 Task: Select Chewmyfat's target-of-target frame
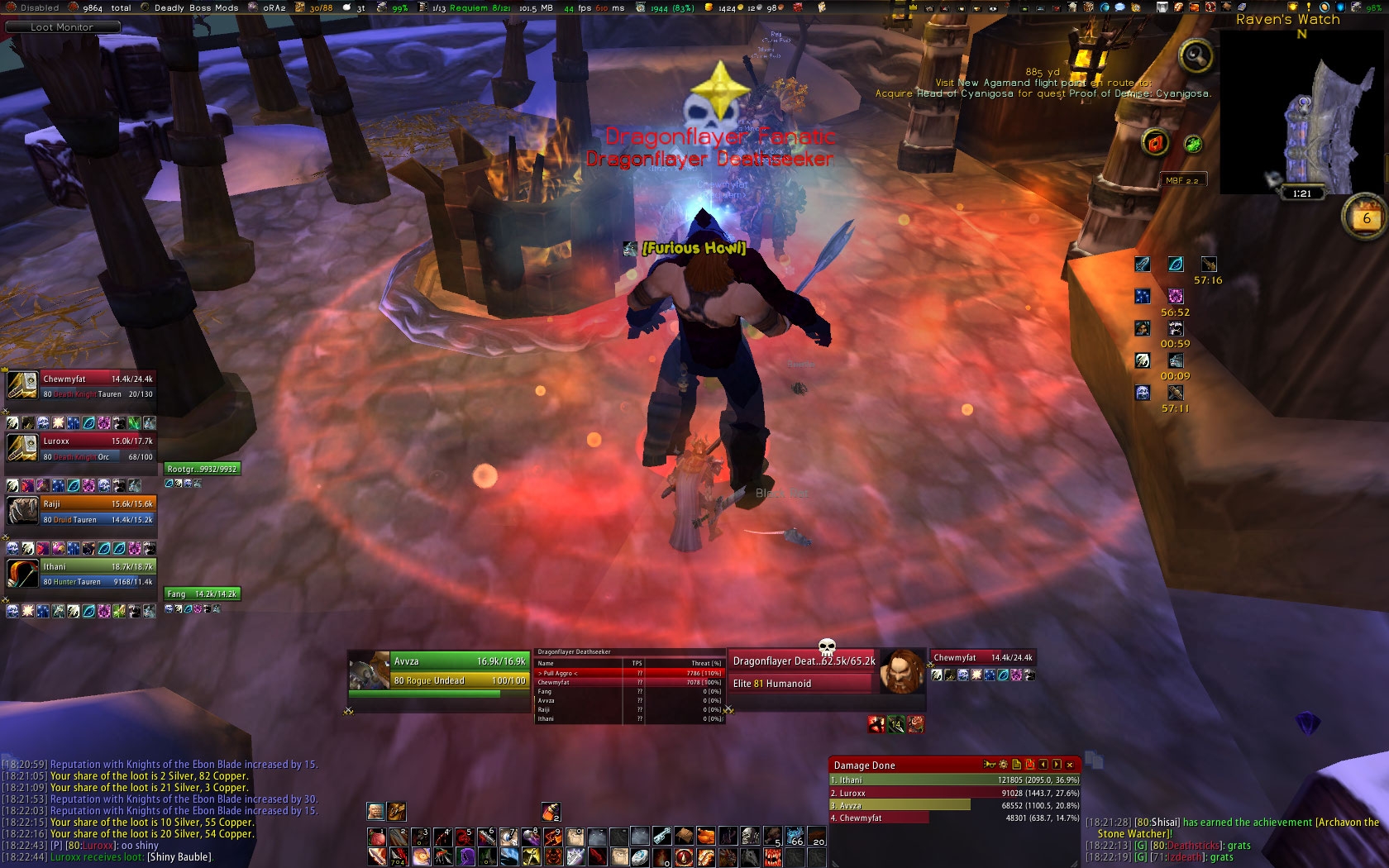(982, 658)
